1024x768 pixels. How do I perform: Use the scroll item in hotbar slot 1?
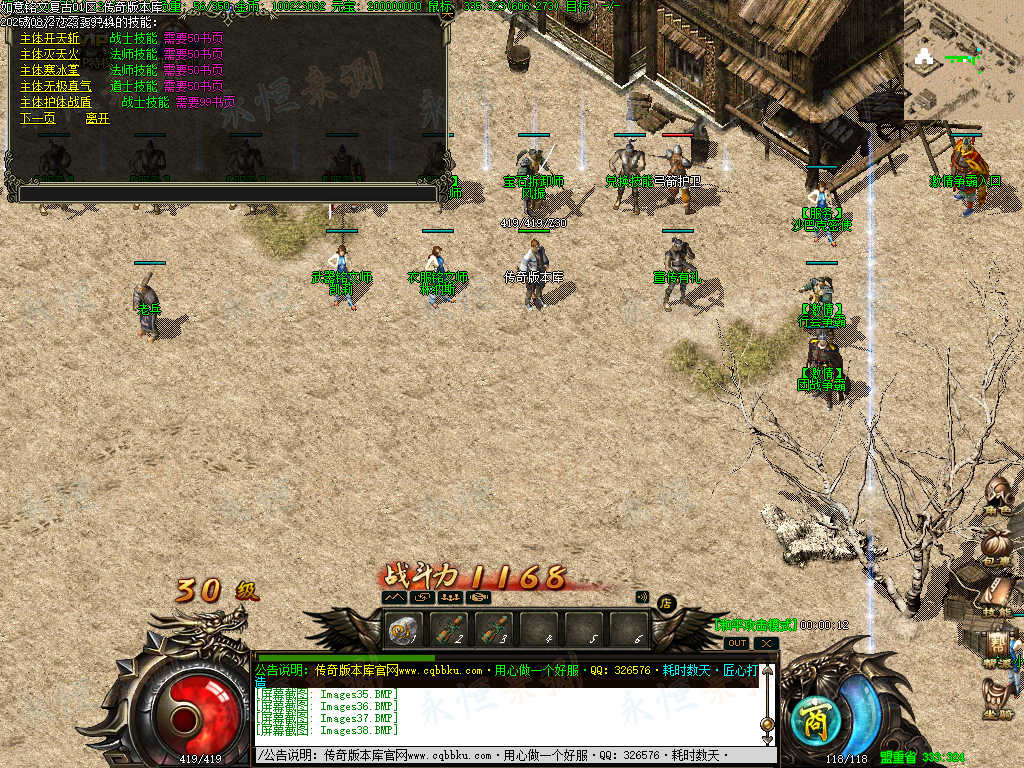(x=403, y=630)
